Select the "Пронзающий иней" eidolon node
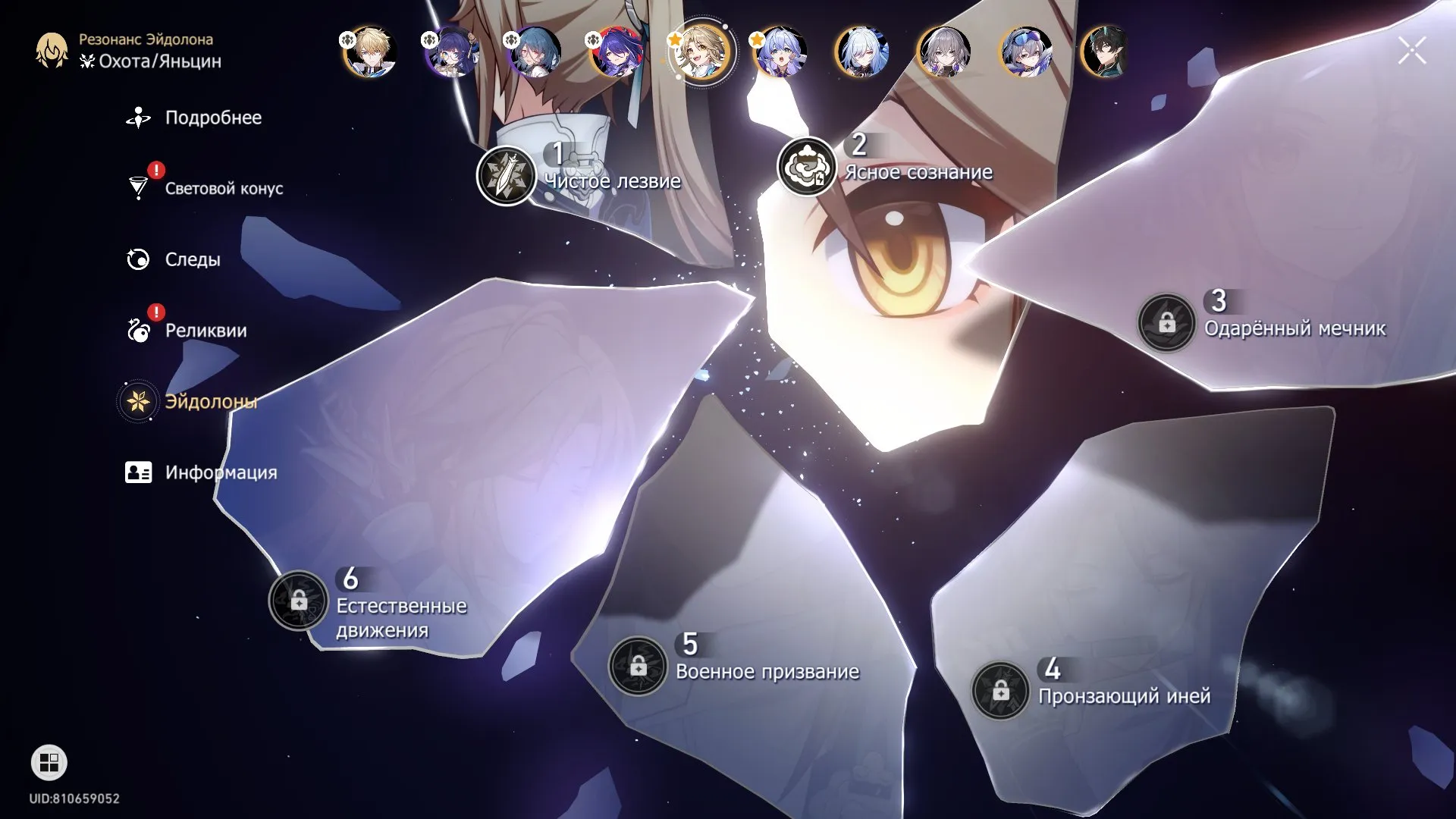Screen dimensions: 1456x819 (1001, 691)
